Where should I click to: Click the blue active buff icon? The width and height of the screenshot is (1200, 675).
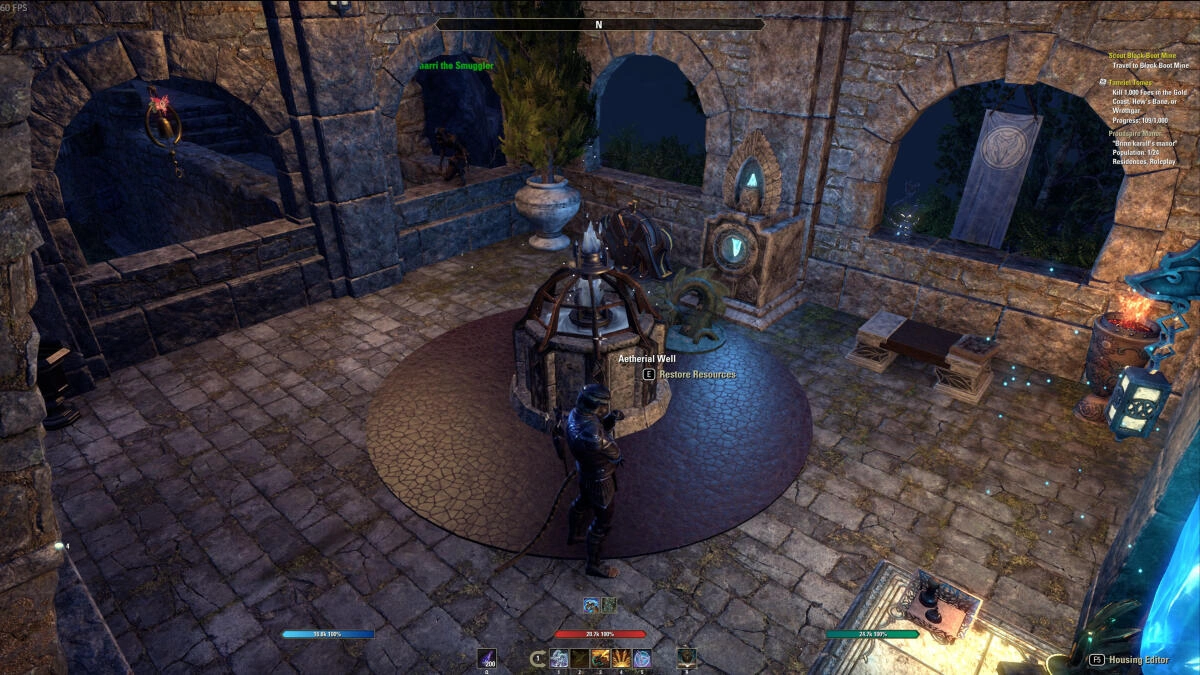coord(592,604)
